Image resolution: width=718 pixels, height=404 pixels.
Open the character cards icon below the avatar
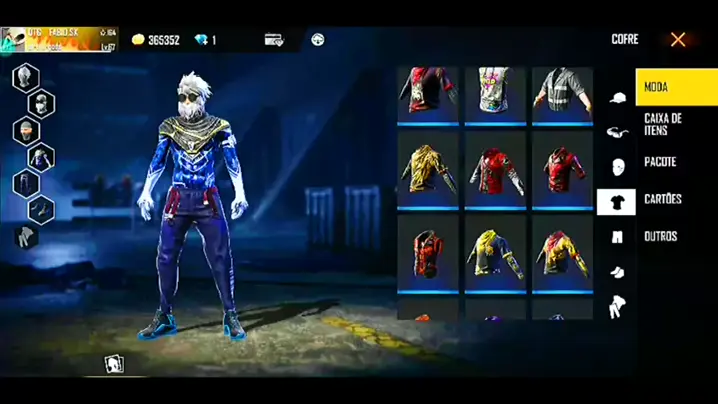pyautogui.click(x=115, y=363)
